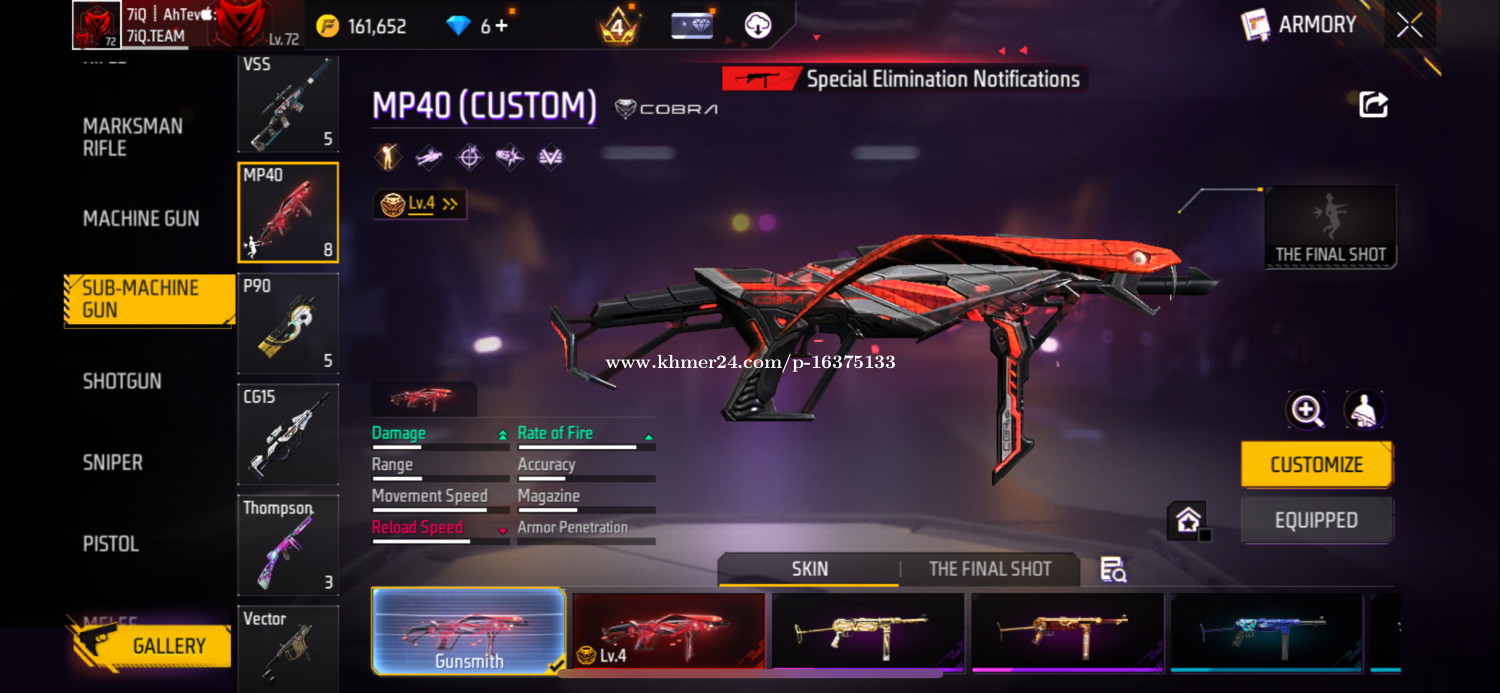This screenshot has height=693, width=1500.
Task: Choose the Sniper weapon category
Action: point(113,462)
